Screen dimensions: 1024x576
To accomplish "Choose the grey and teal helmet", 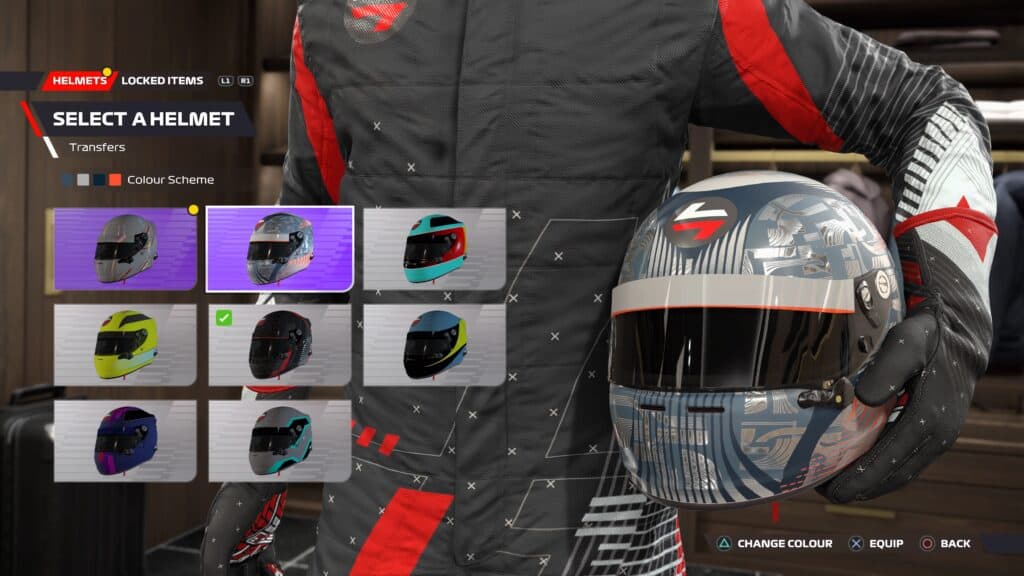I will [280, 441].
